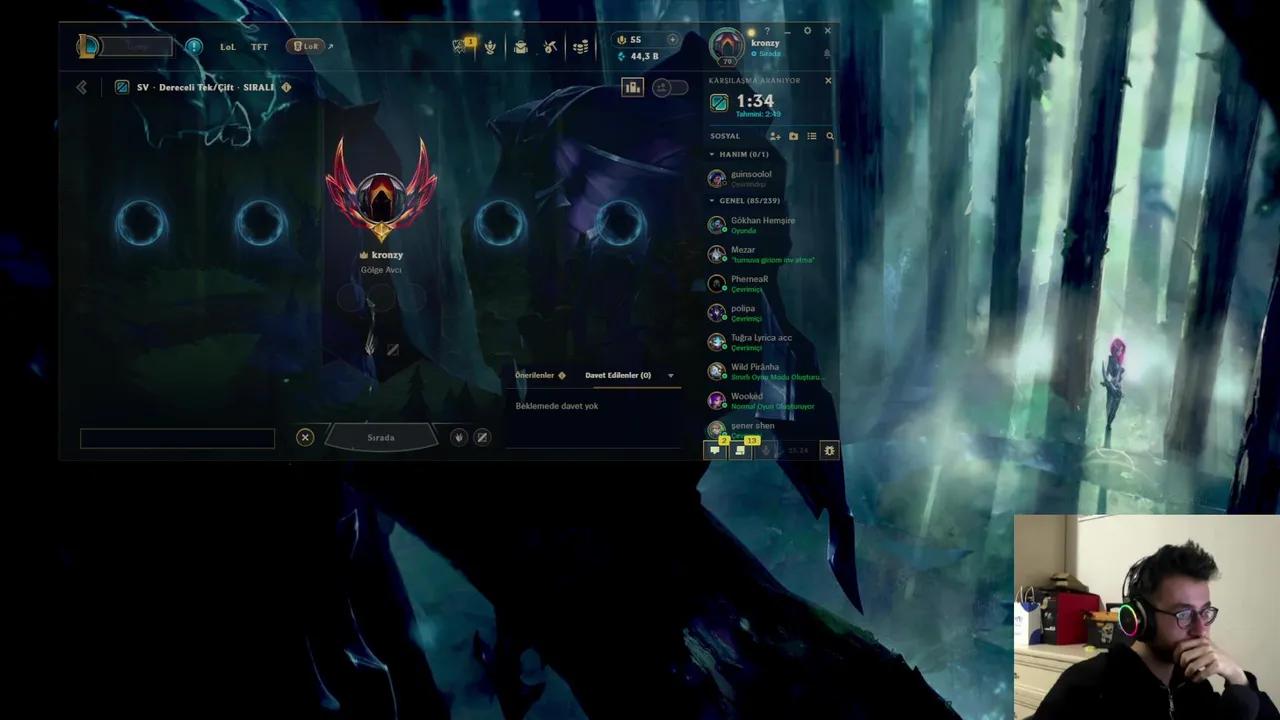Viewport: 1280px width, 720px height.
Task: Open the esports trophy icon
Action: 489,46
